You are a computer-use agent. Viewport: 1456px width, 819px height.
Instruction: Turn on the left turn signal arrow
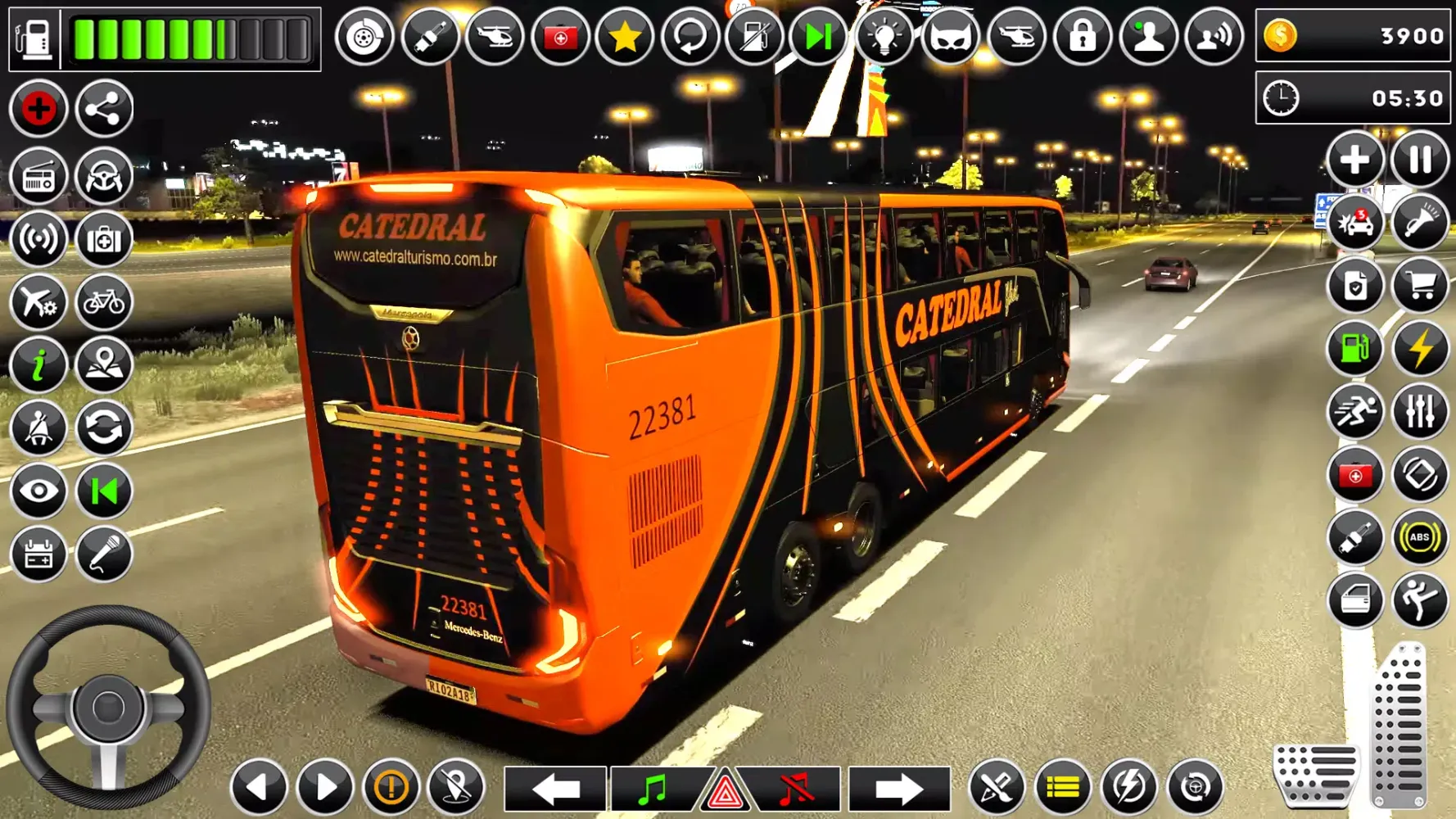point(555,790)
